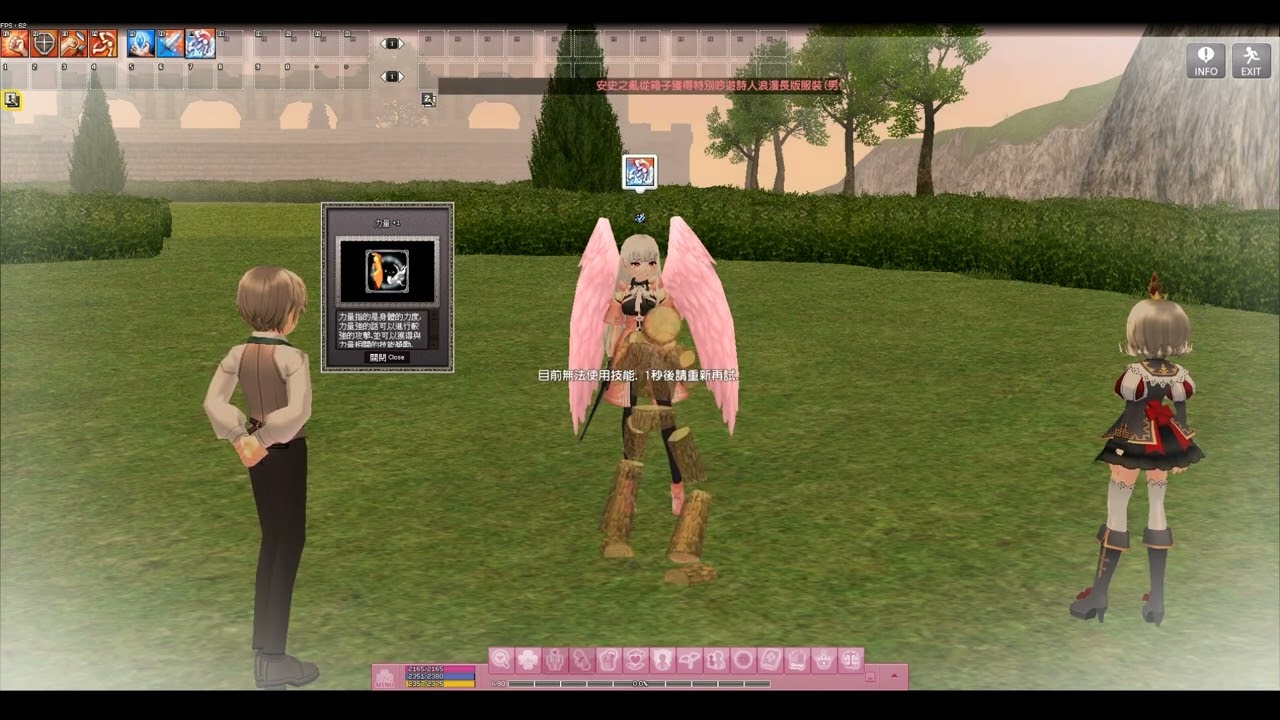Screen dimensions: 1280x720
Task: Trigger the orange swirl kick skill
Action: click(x=104, y=43)
